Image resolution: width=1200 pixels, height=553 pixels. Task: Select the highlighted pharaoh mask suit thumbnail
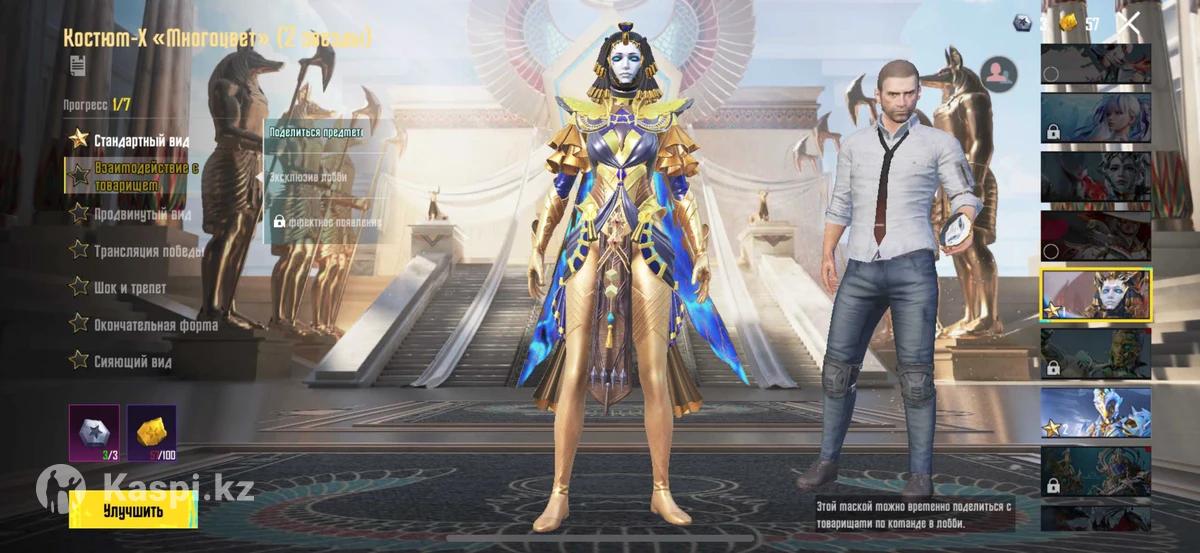click(1095, 294)
